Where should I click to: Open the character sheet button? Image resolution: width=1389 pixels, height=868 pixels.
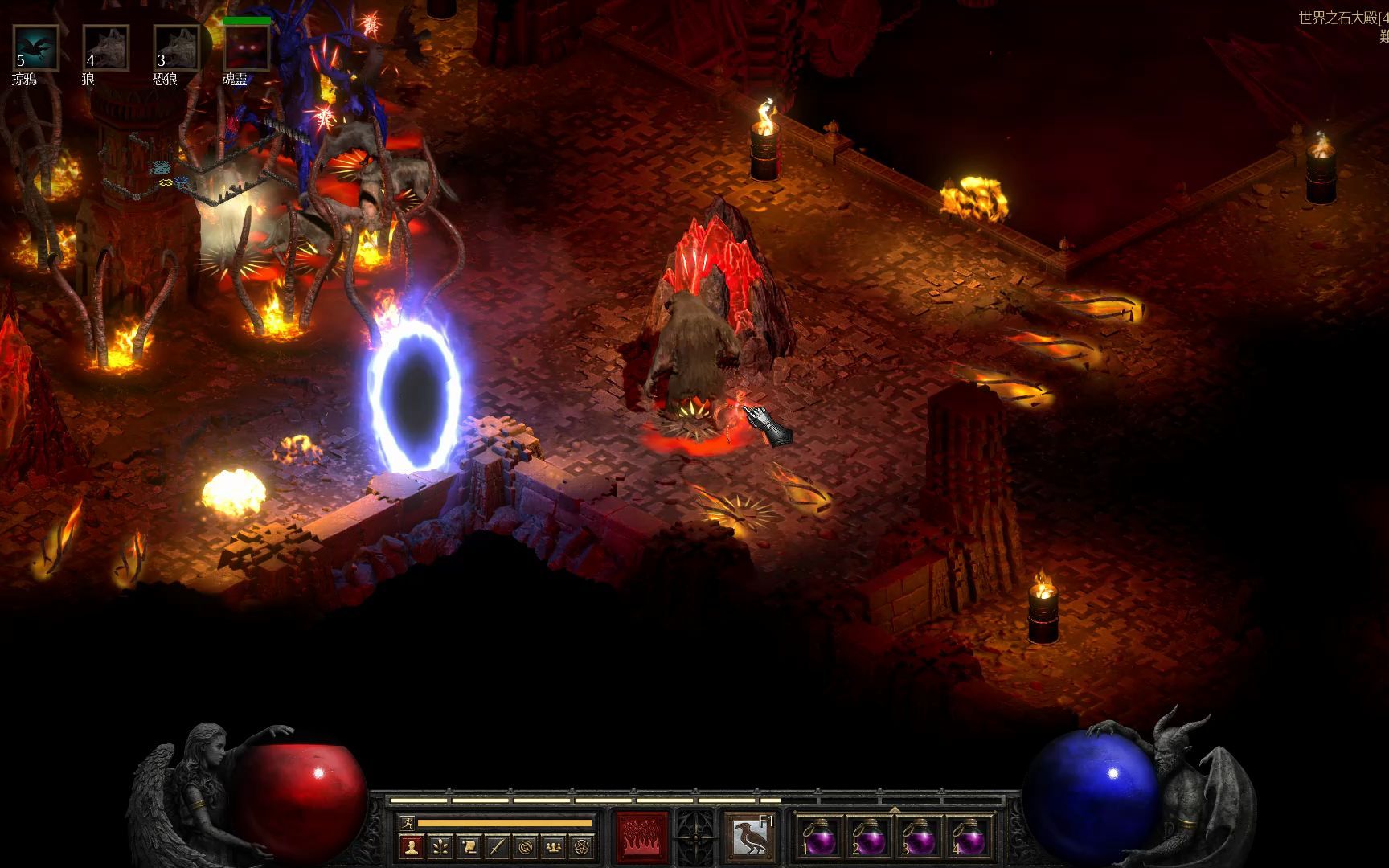click(x=412, y=846)
